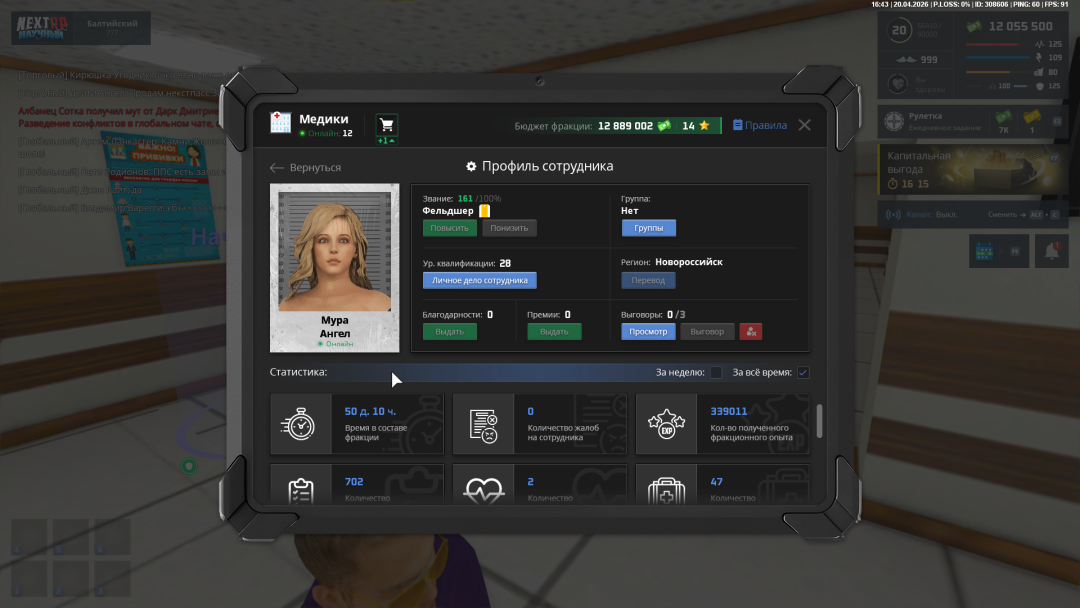Open the faction Правила link
The height and width of the screenshot is (608, 1080).
760,125
